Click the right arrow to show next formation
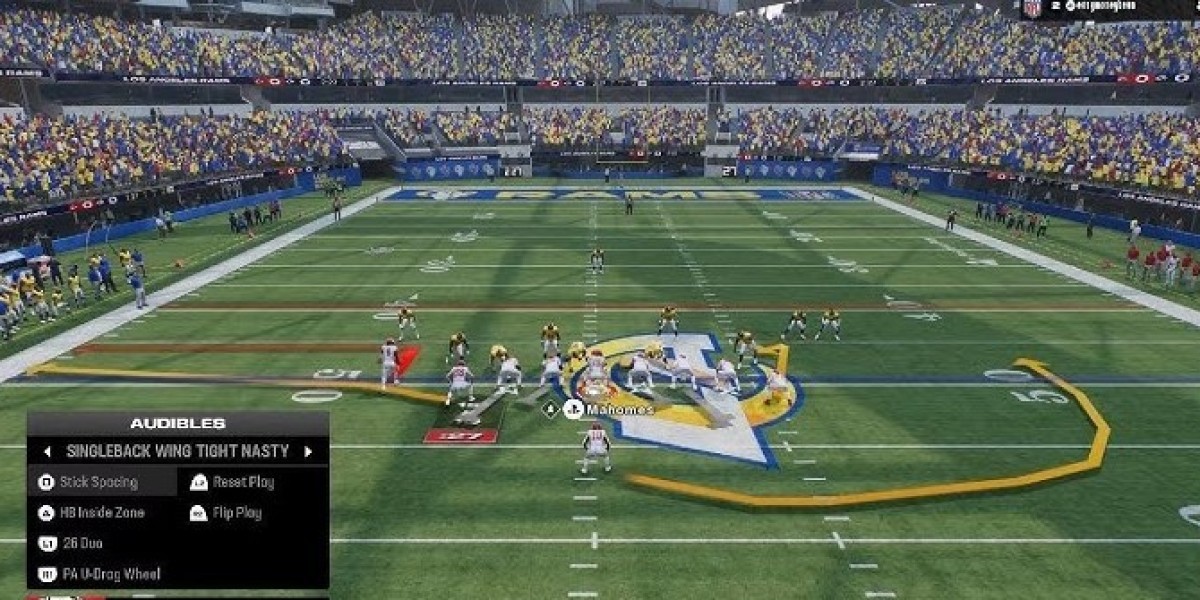 coord(308,452)
